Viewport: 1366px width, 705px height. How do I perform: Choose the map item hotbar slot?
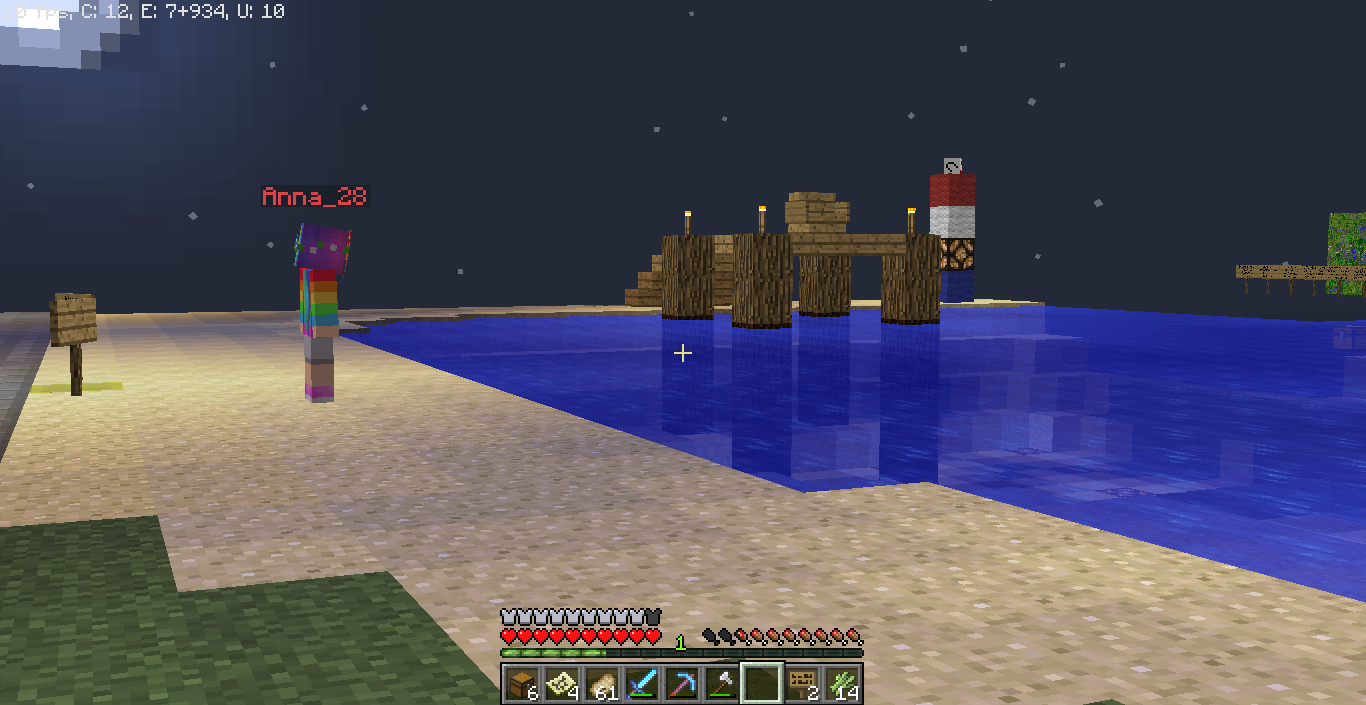click(x=562, y=684)
